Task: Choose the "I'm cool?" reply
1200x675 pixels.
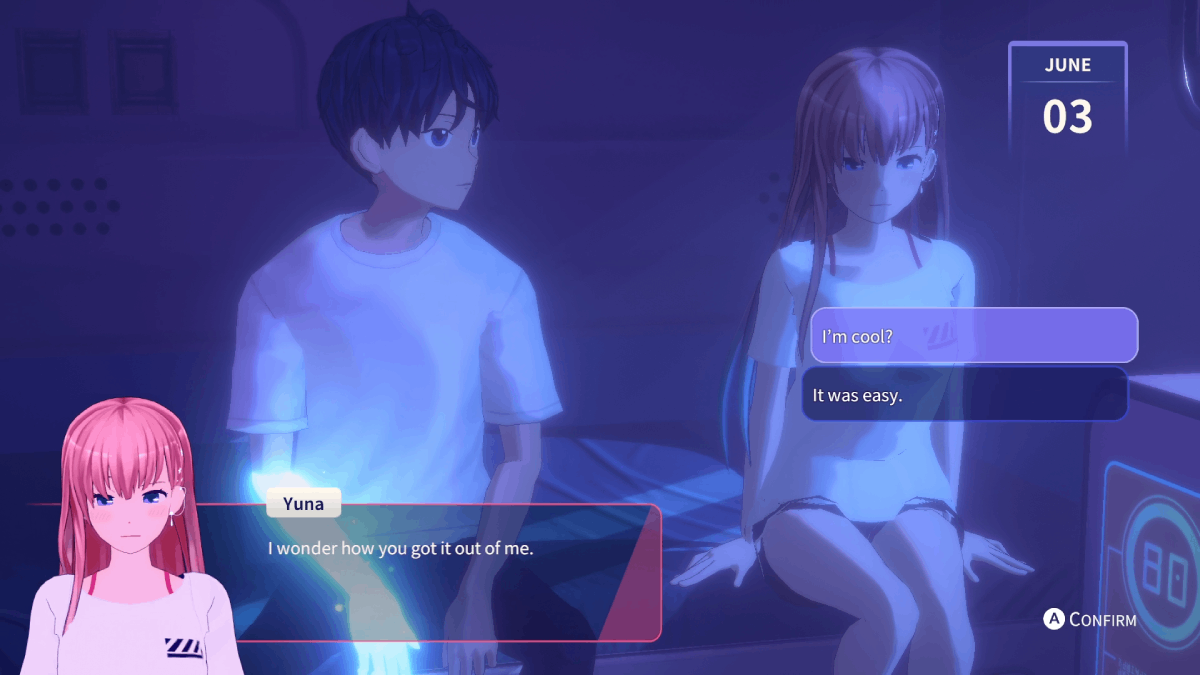Action: pyautogui.click(x=973, y=335)
